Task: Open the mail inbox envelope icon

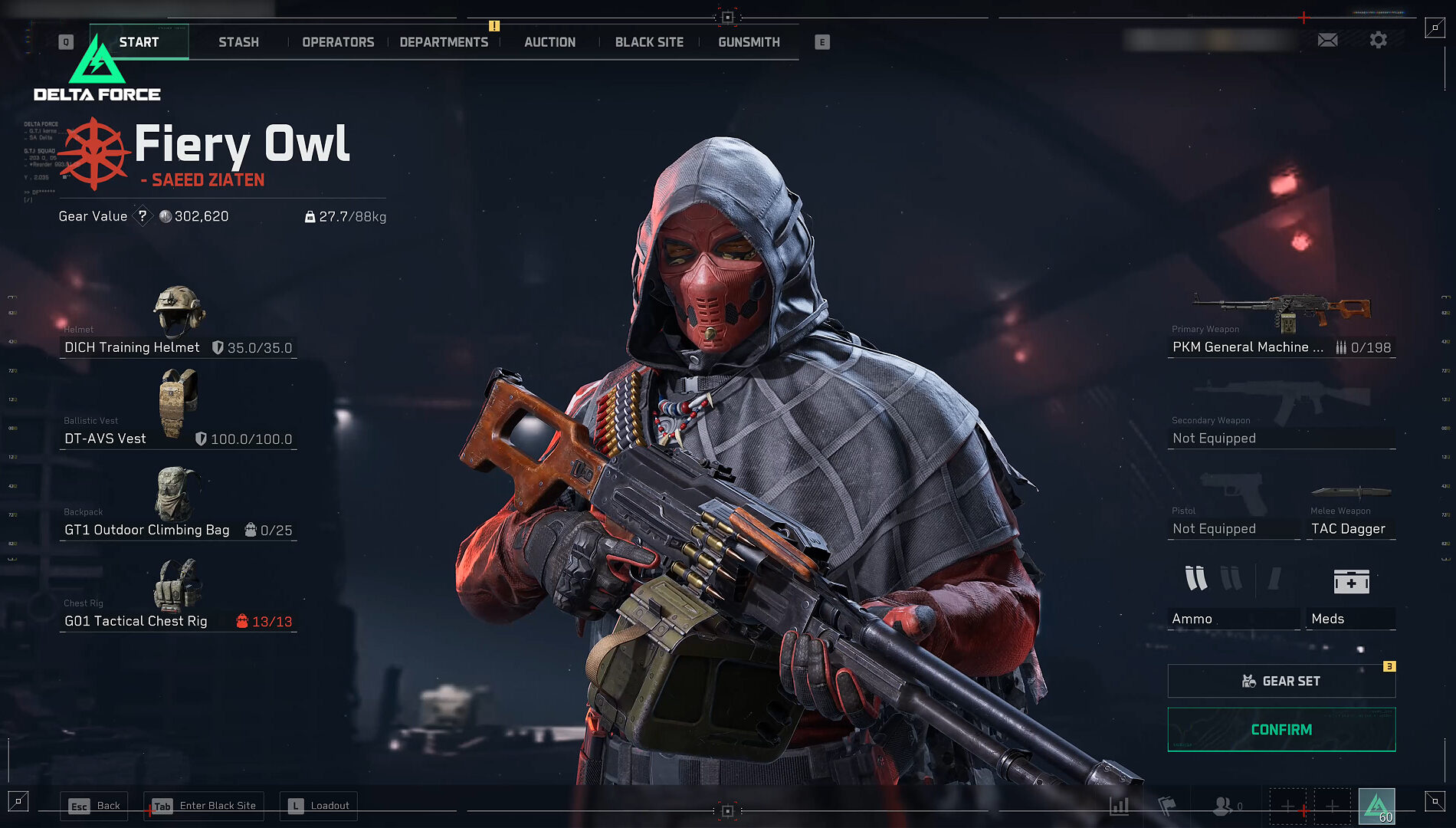Action: (x=1328, y=40)
